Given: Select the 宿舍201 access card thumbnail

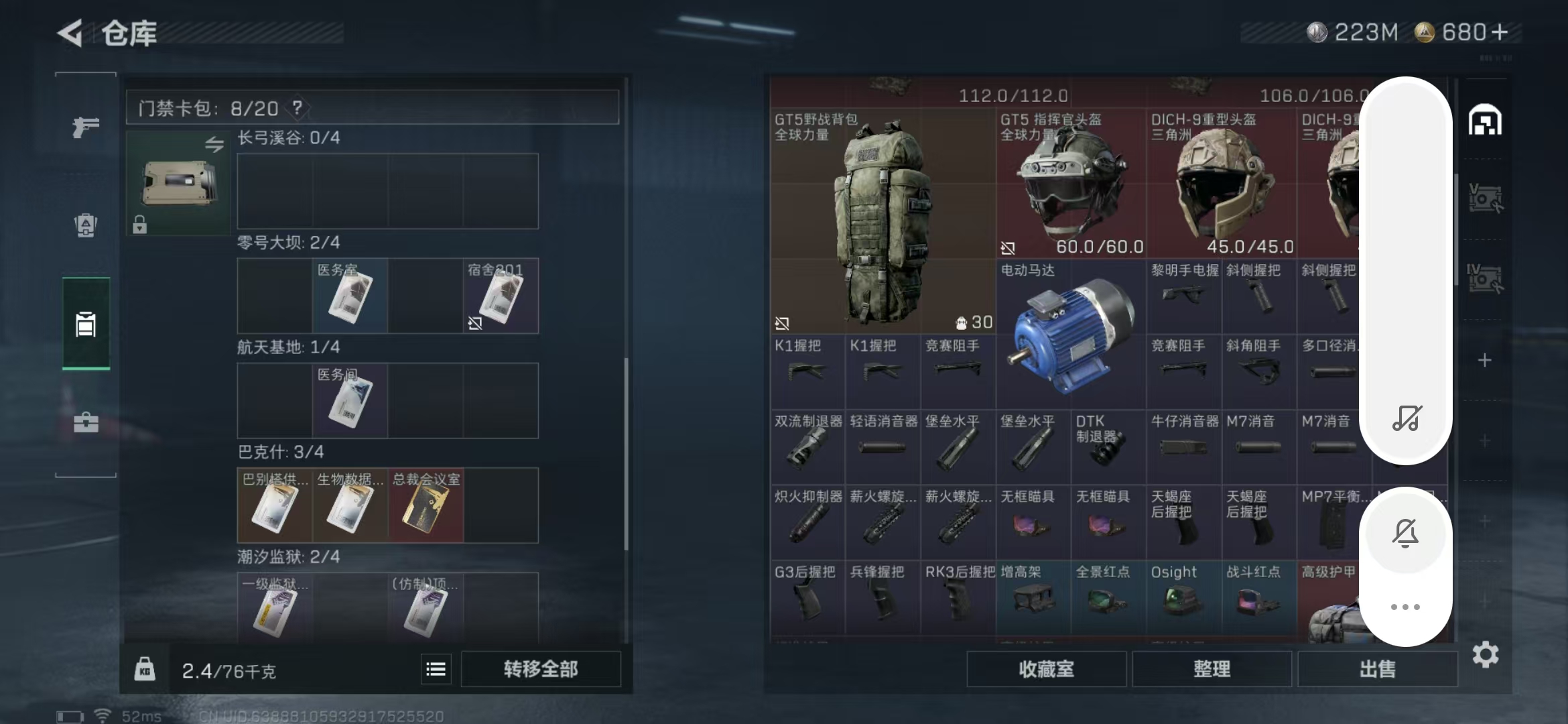Looking at the screenshot, I should 501,297.
